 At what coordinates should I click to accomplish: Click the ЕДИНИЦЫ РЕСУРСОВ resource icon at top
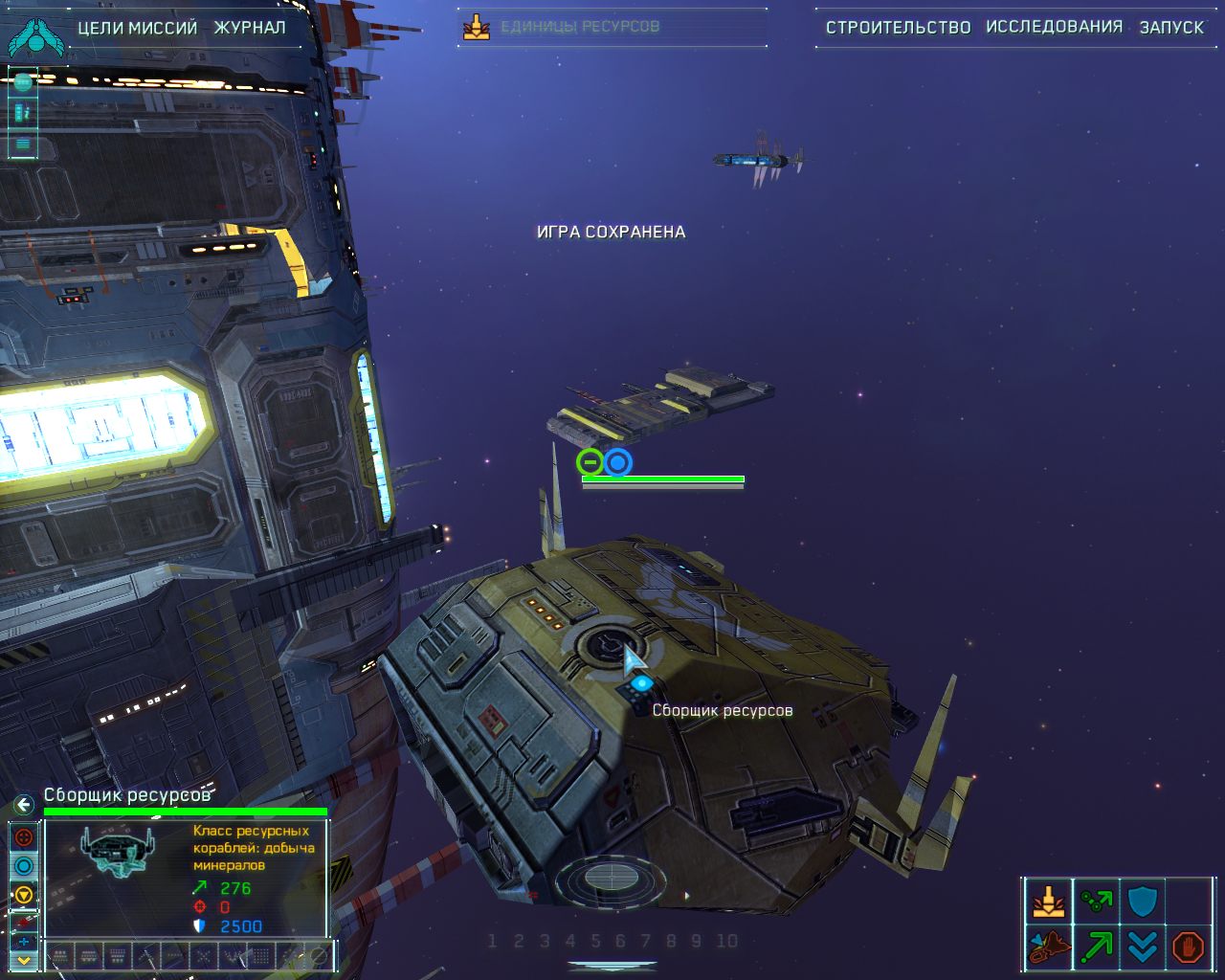pyautogui.click(x=476, y=26)
